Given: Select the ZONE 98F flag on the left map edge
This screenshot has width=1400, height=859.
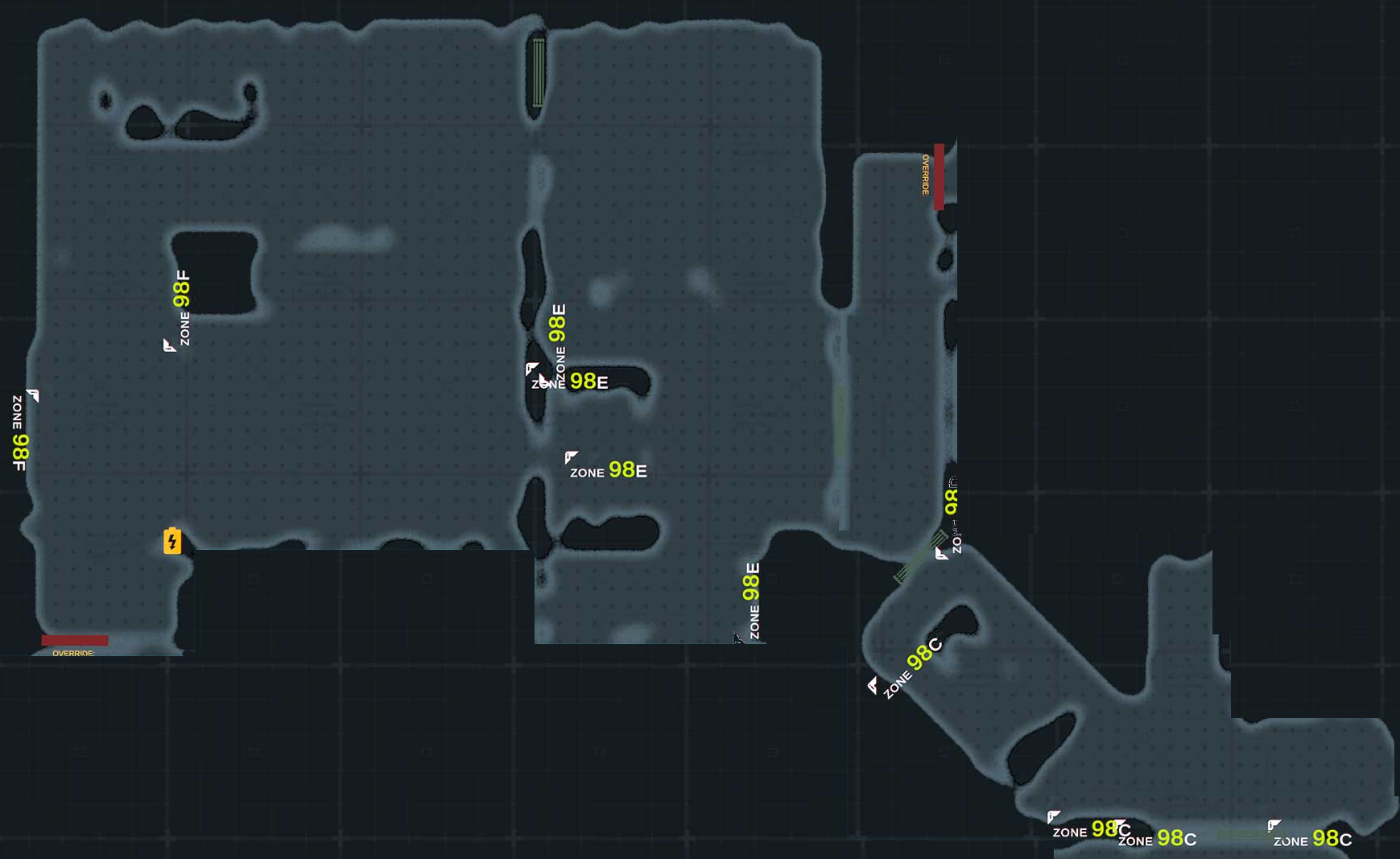Looking at the screenshot, I should pyautogui.click(x=33, y=396).
